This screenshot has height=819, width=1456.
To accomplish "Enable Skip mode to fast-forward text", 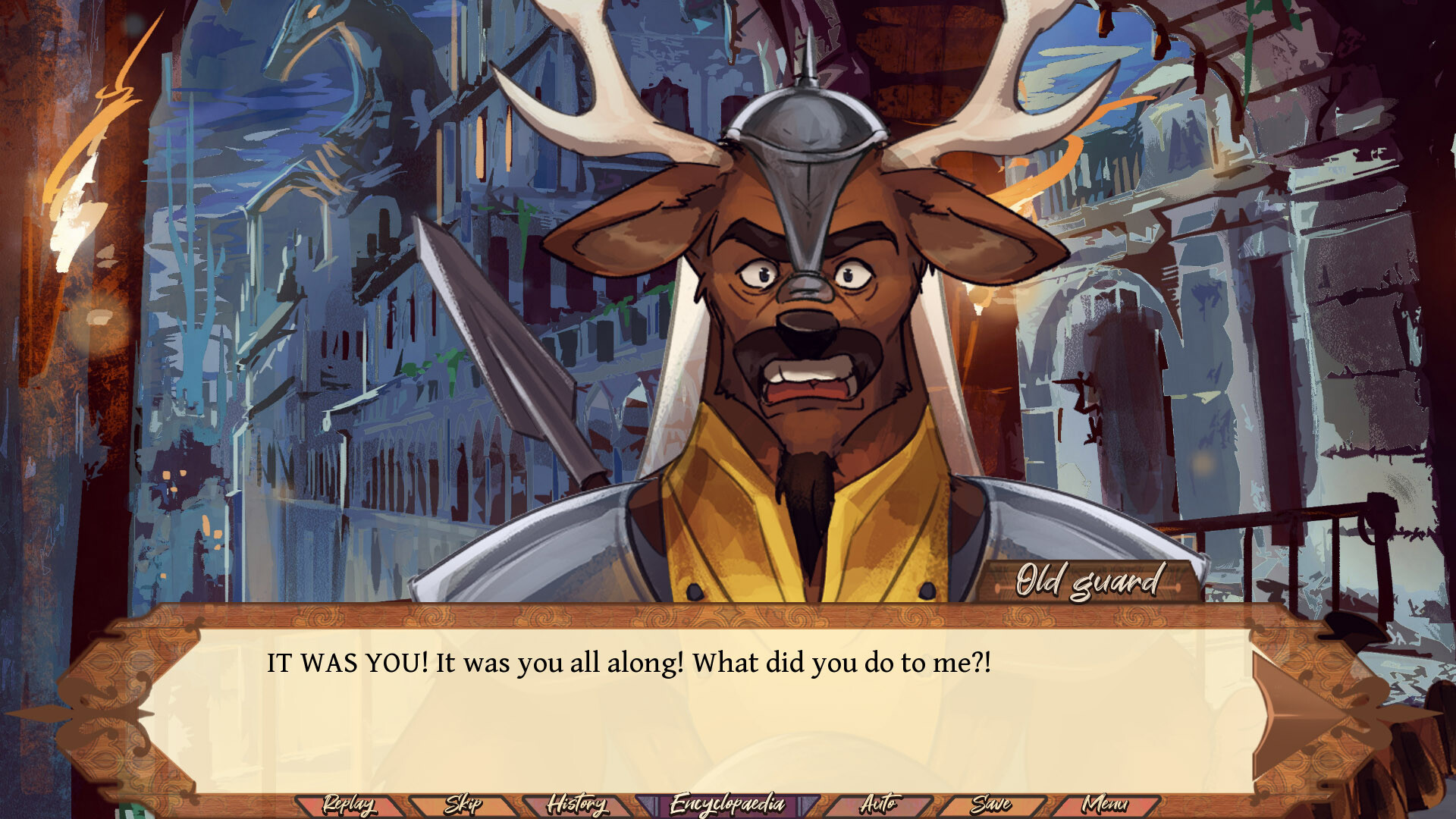I will [465, 802].
